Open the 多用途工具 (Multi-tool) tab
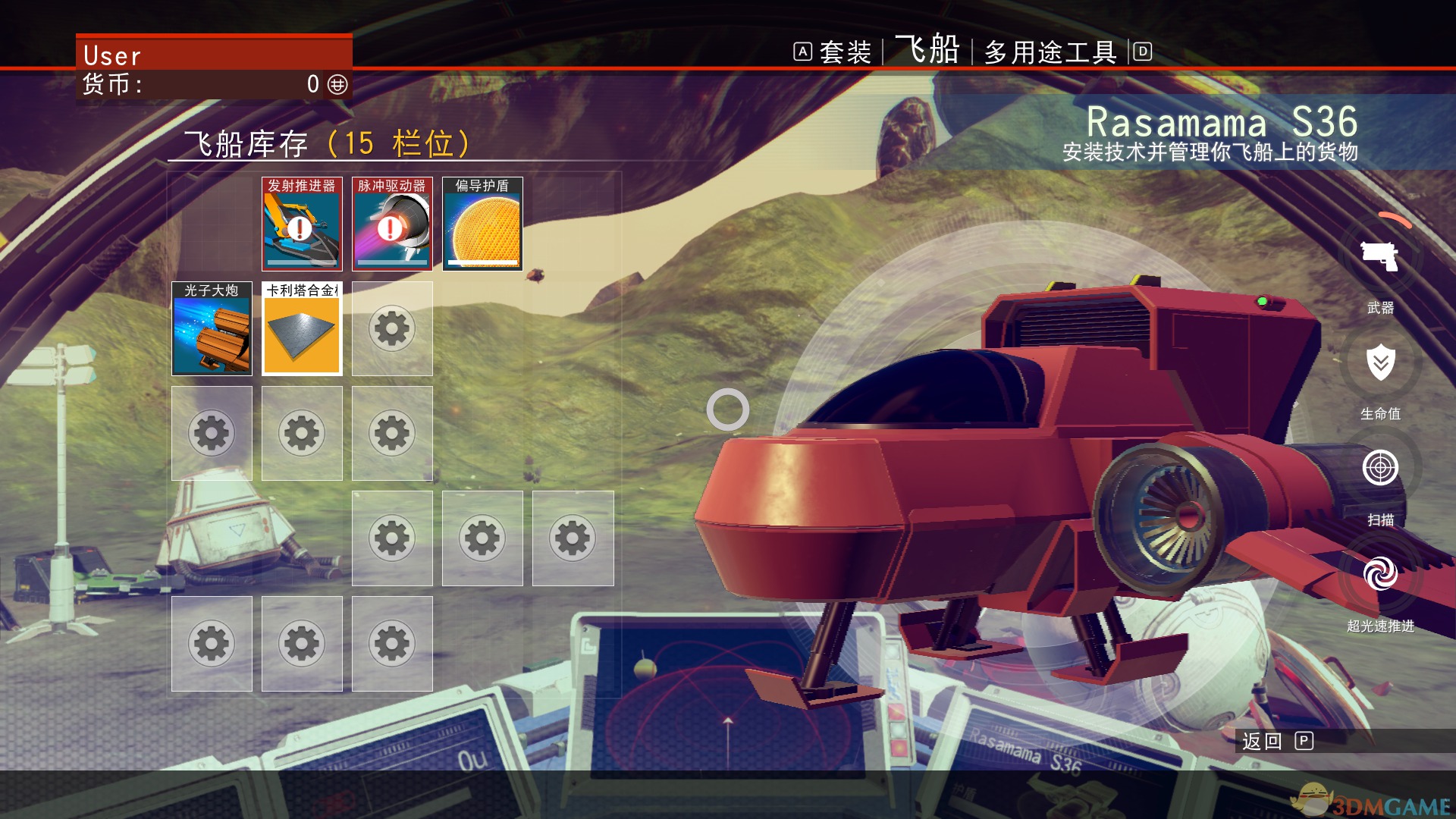This screenshot has height=819, width=1456. [1050, 52]
